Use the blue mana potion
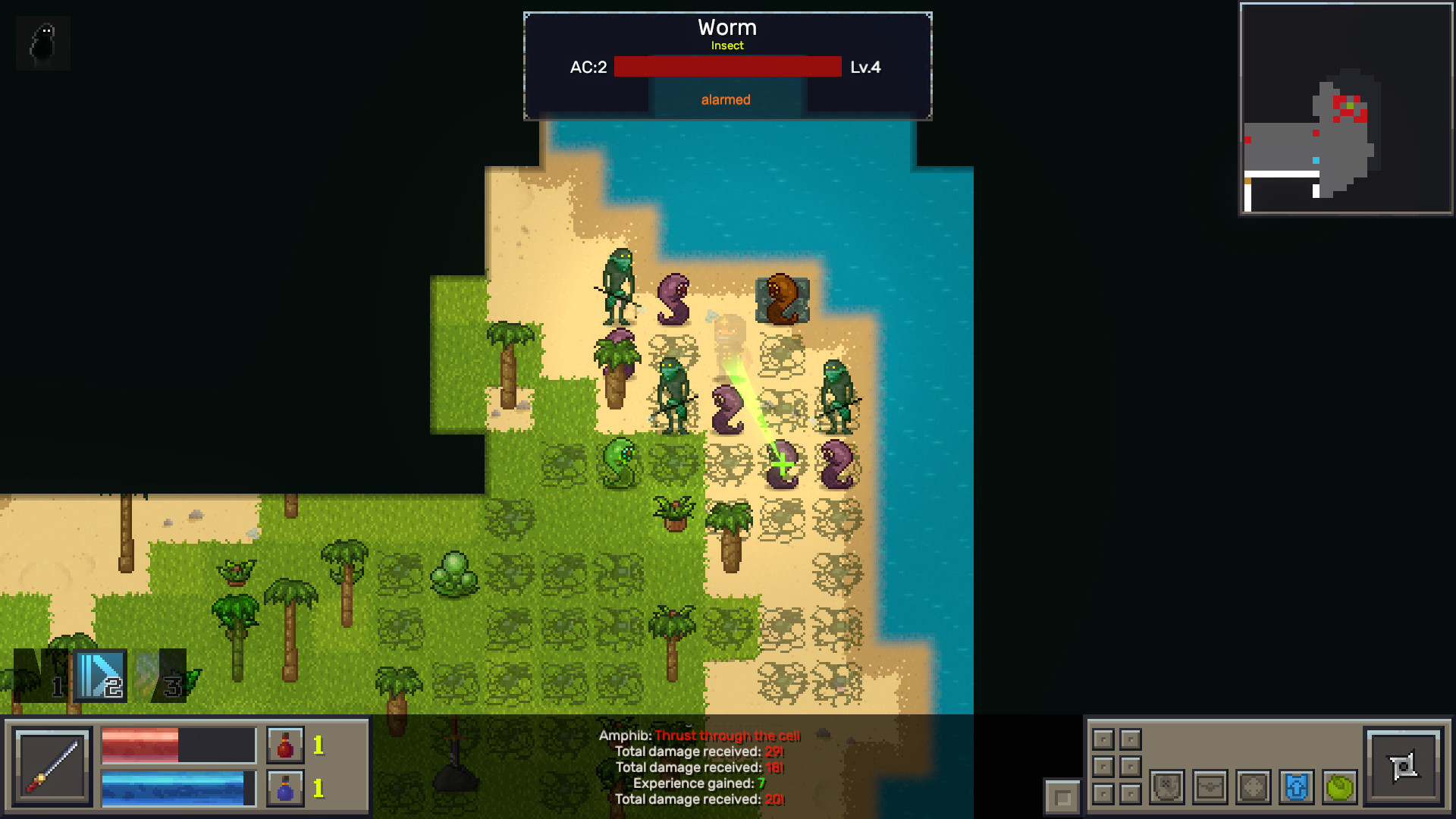Viewport: 1456px width, 819px height. pyautogui.click(x=284, y=786)
